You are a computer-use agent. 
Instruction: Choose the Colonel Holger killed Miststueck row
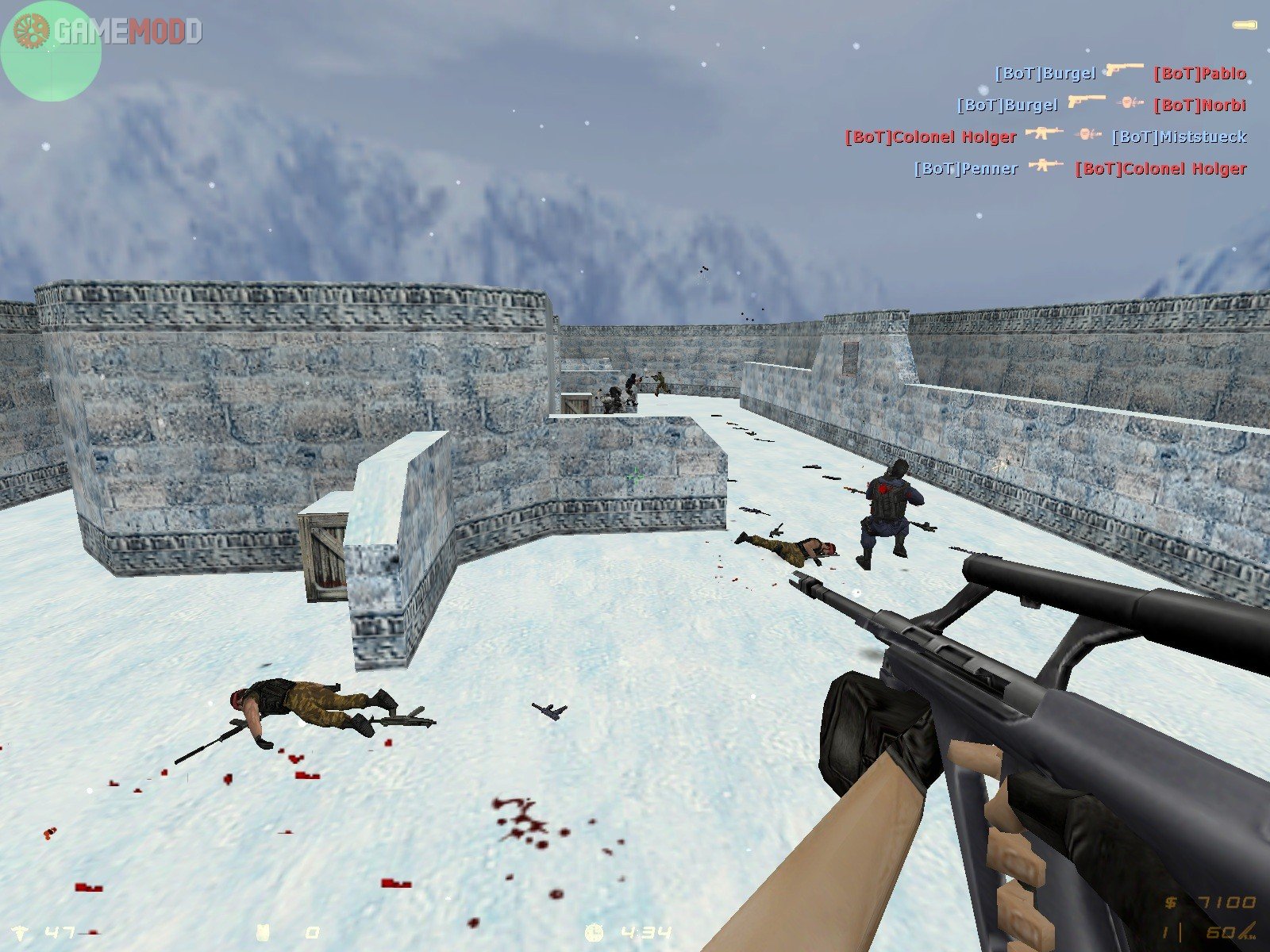(x=1045, y=136)
